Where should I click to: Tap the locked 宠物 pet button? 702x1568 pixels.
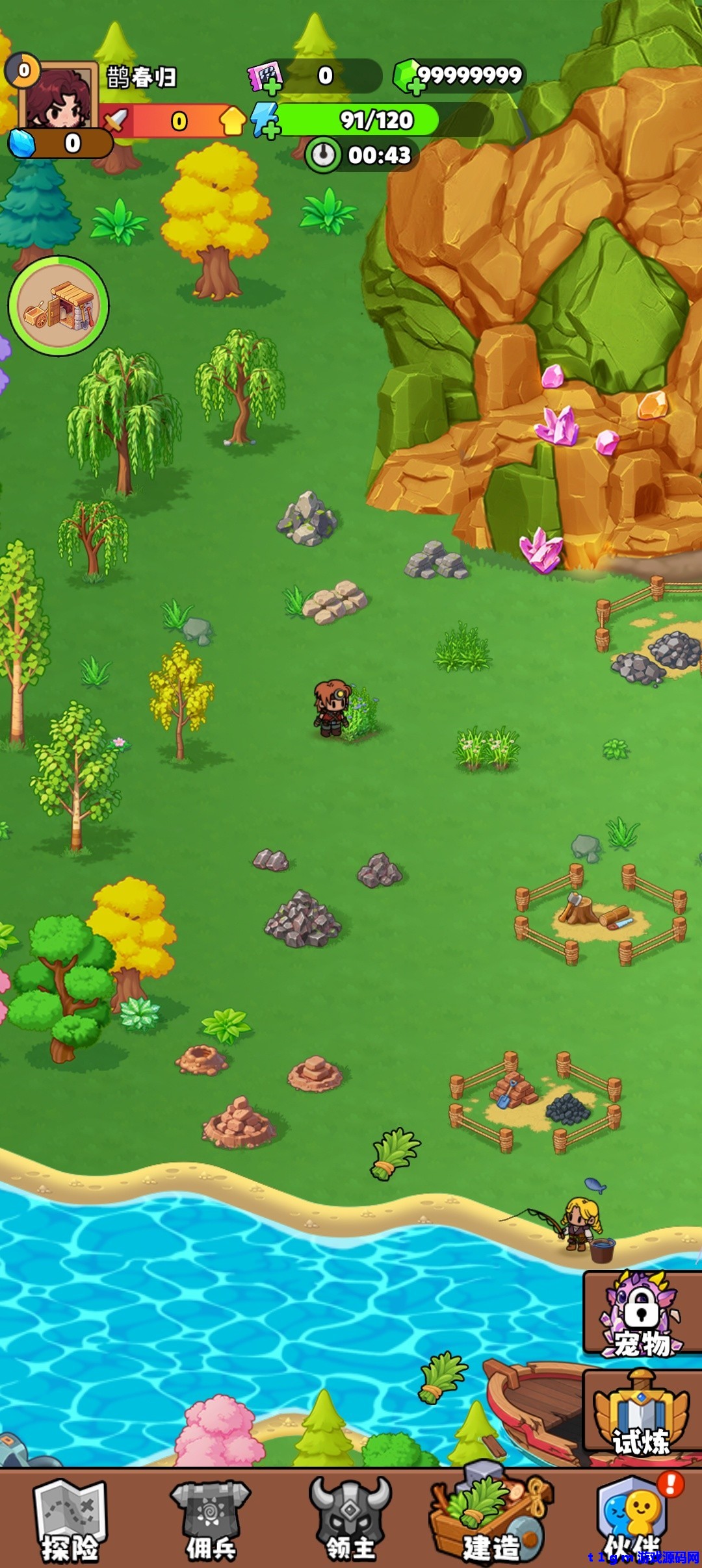[642, 1313]
